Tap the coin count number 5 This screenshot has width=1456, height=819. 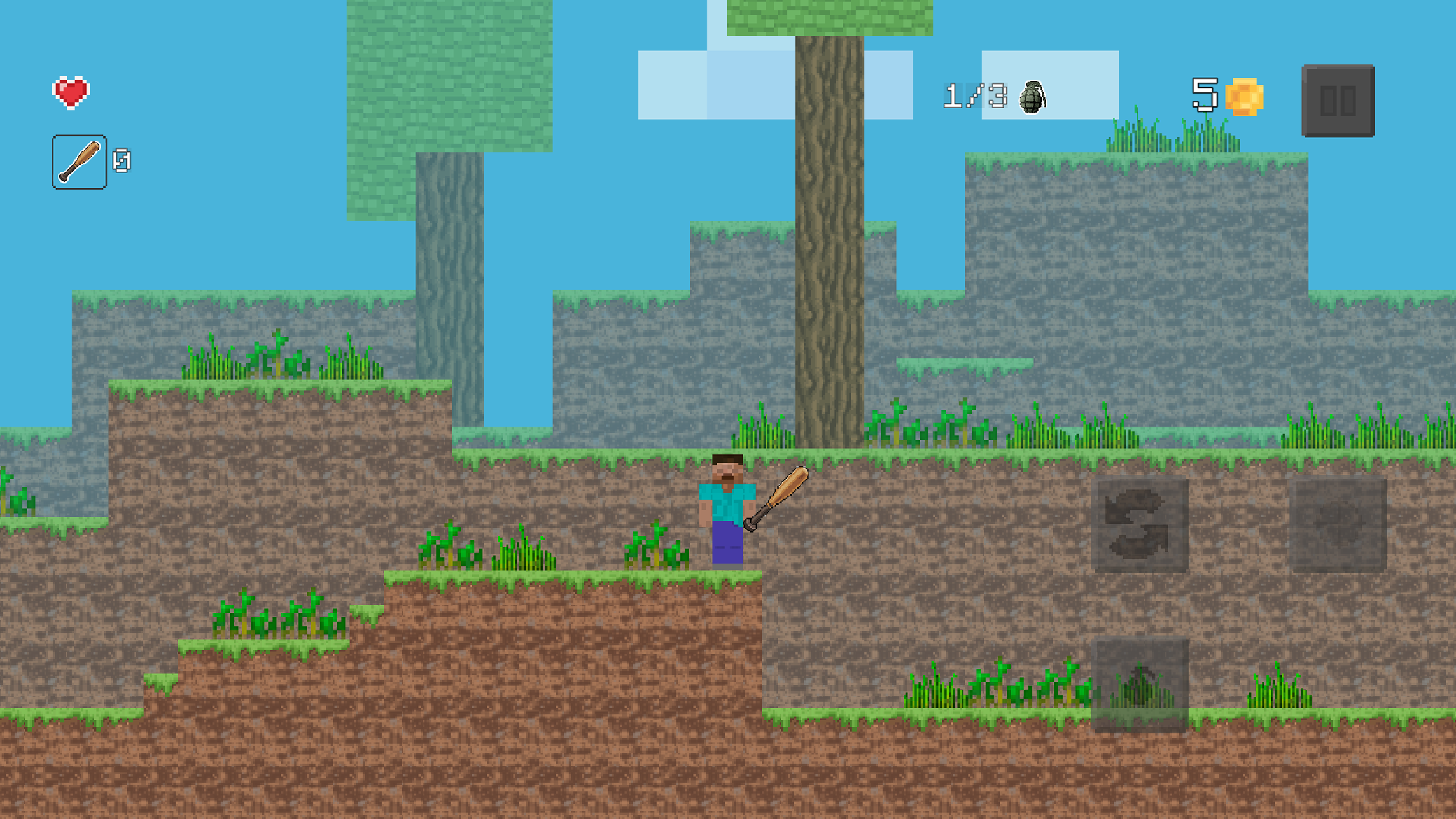pyautogui.click(x=1205, y=95)
